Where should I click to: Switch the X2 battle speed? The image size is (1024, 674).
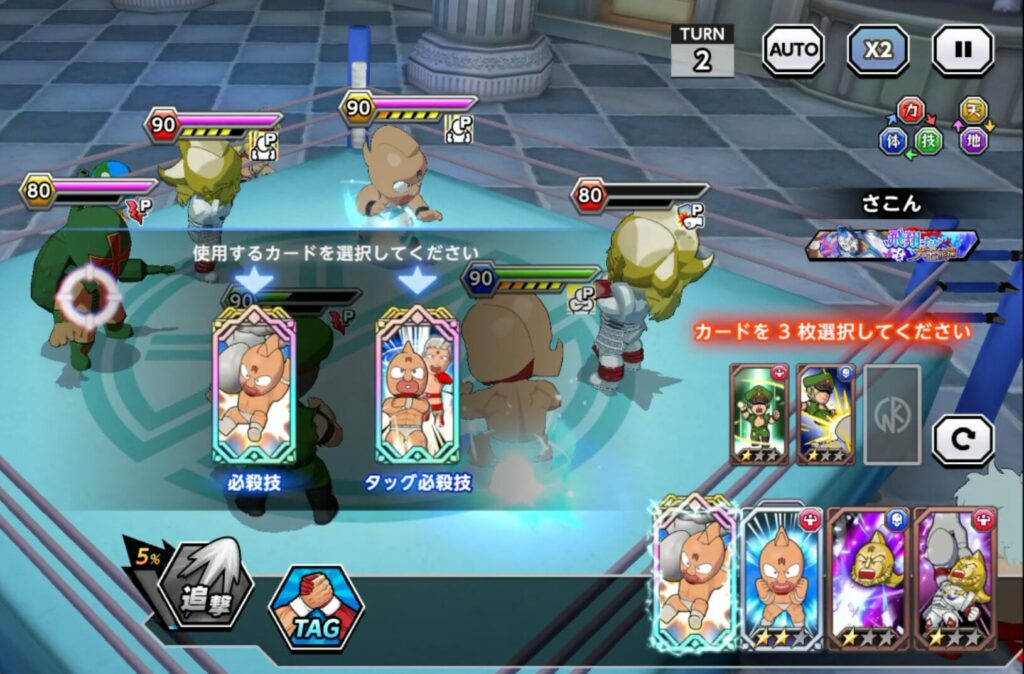tap(878, 50)
